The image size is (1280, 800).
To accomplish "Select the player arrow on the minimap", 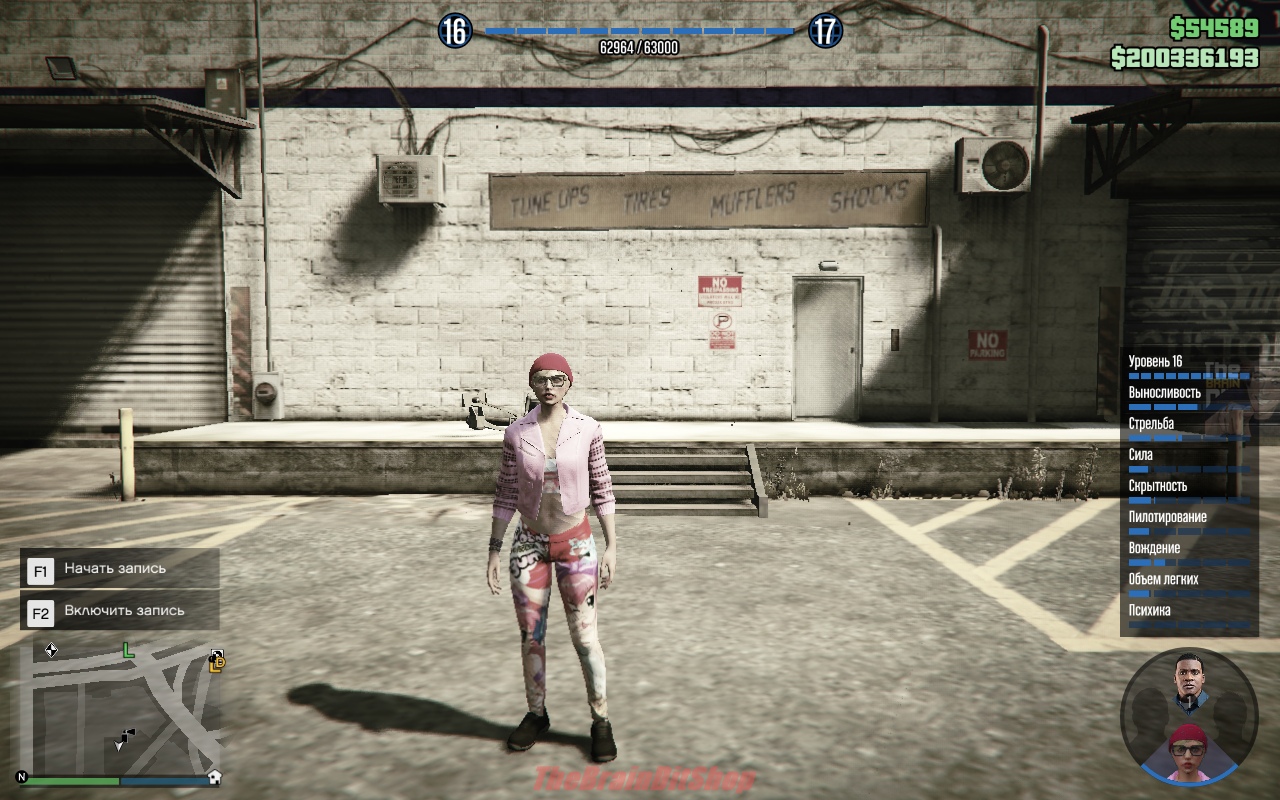I will [119, 744].
